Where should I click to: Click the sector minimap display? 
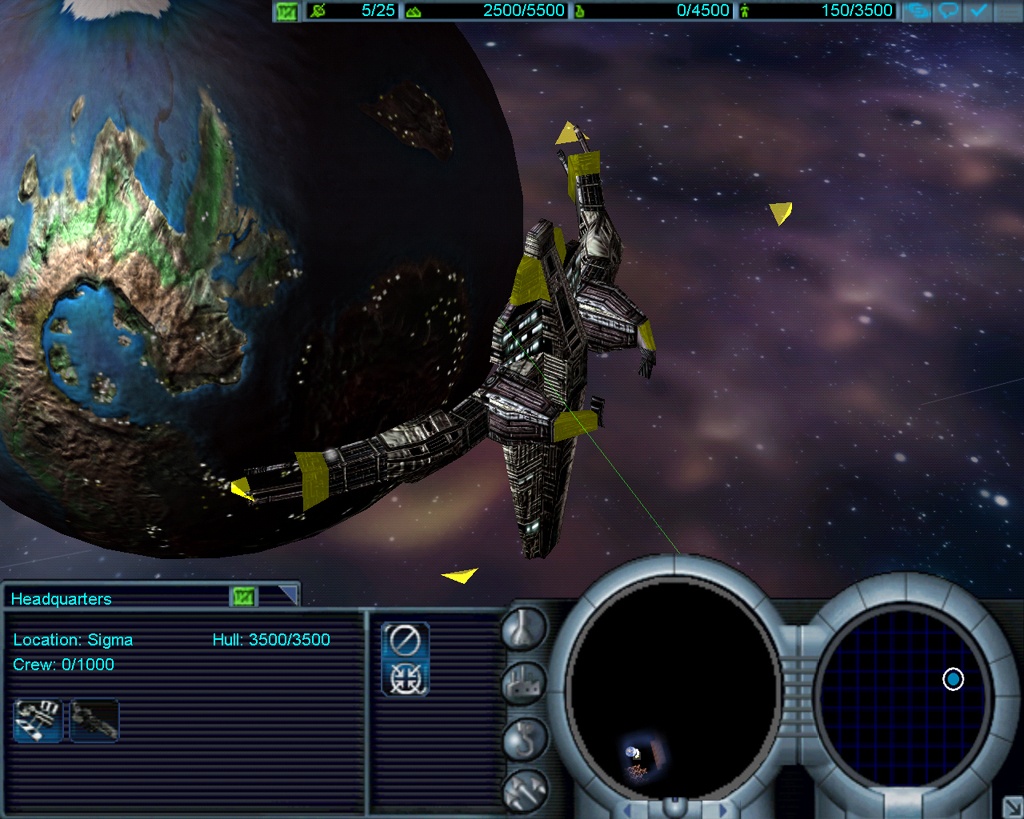(672, 690)
